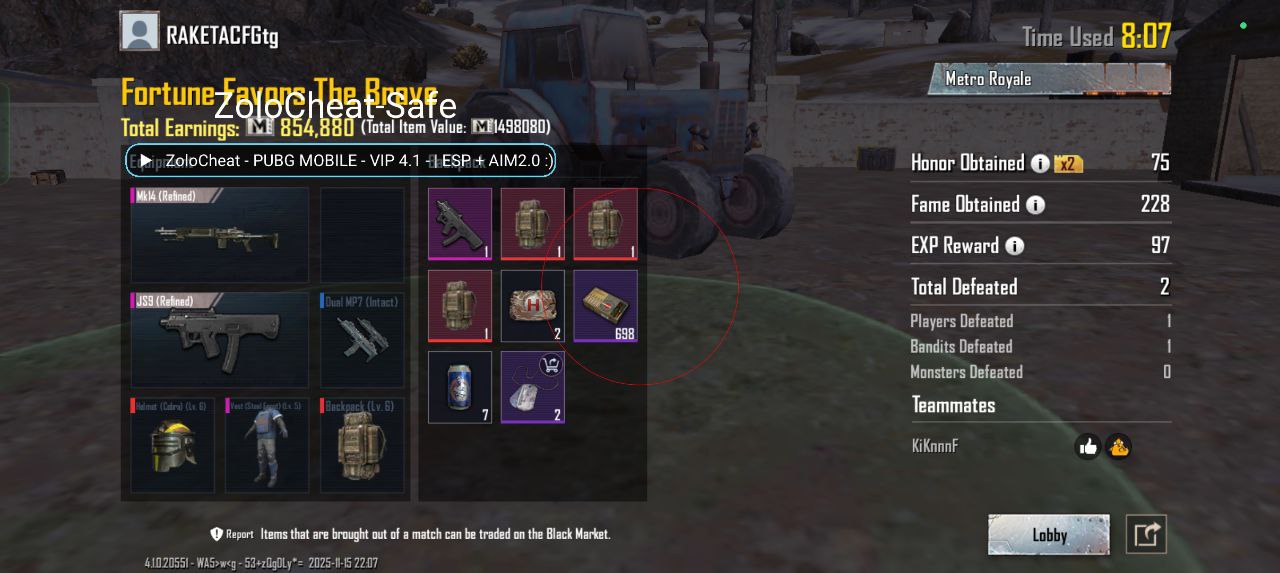Viewport: 1280px width, 573px height.
Task: Report this match via the Report link
Action: point(232,534)
